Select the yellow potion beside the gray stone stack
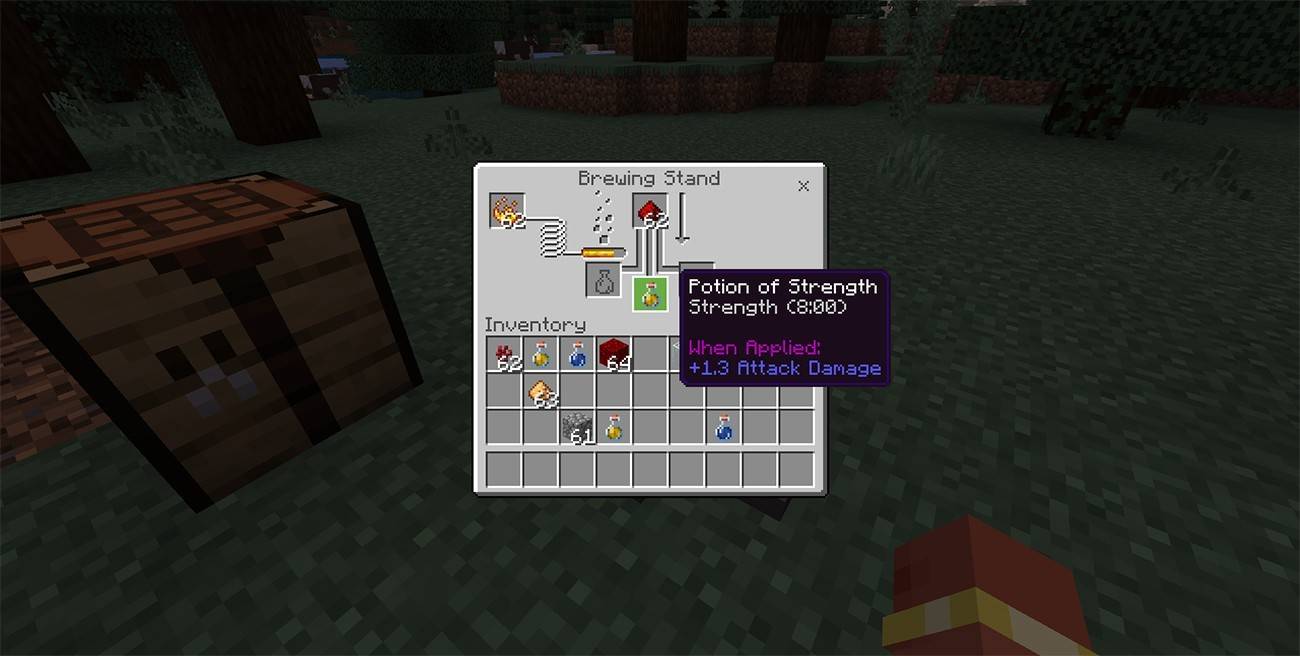This screenshot has width=1300, height=656. coord(614,427)
